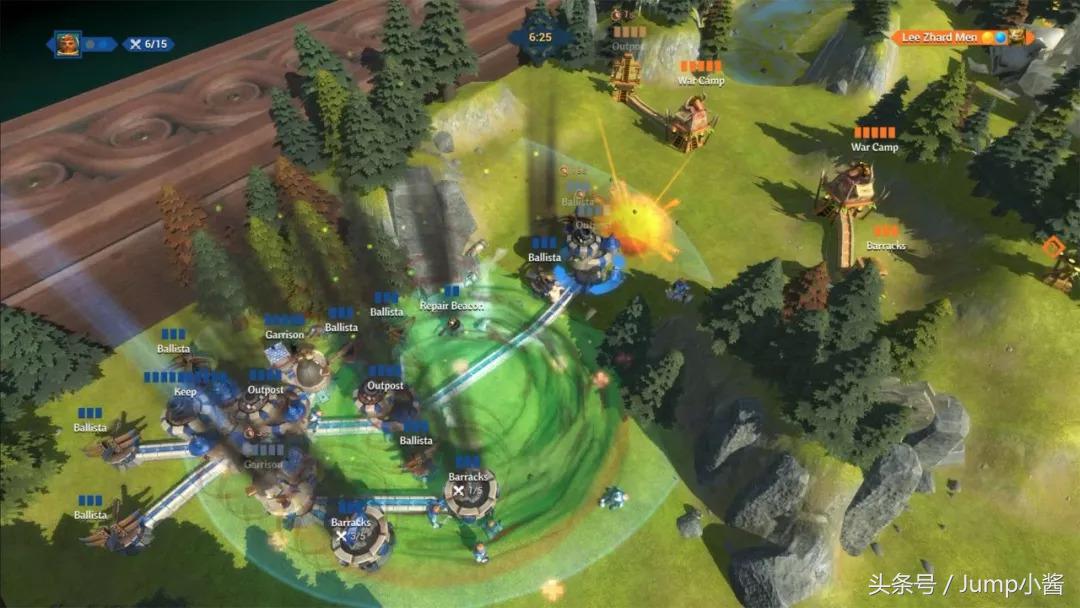Choose the Barracks showing 3/5 units
Viewport: 1080px width, 608px height.
point(351,523)
